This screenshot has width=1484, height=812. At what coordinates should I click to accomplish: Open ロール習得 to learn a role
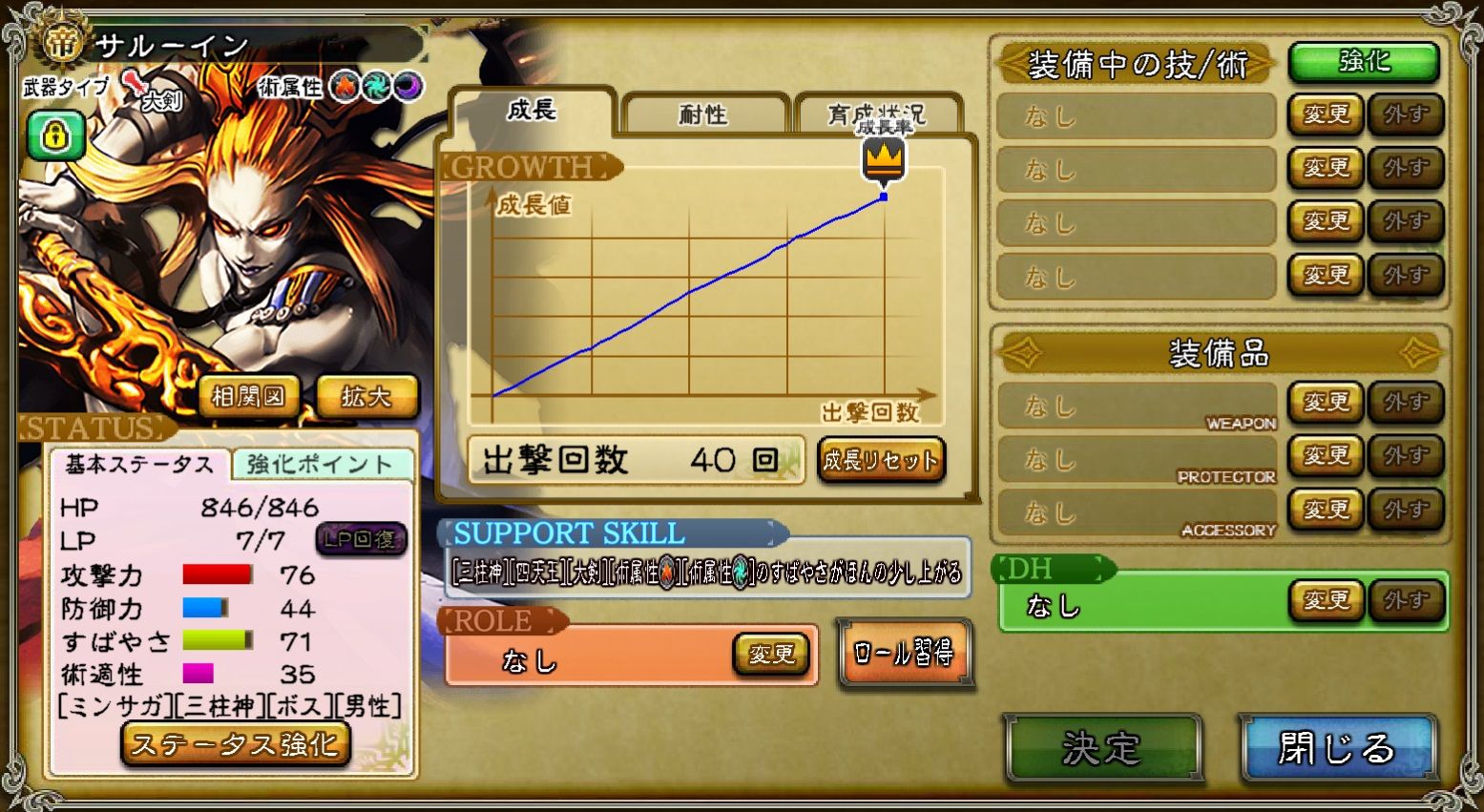click(x=905, y=653)
